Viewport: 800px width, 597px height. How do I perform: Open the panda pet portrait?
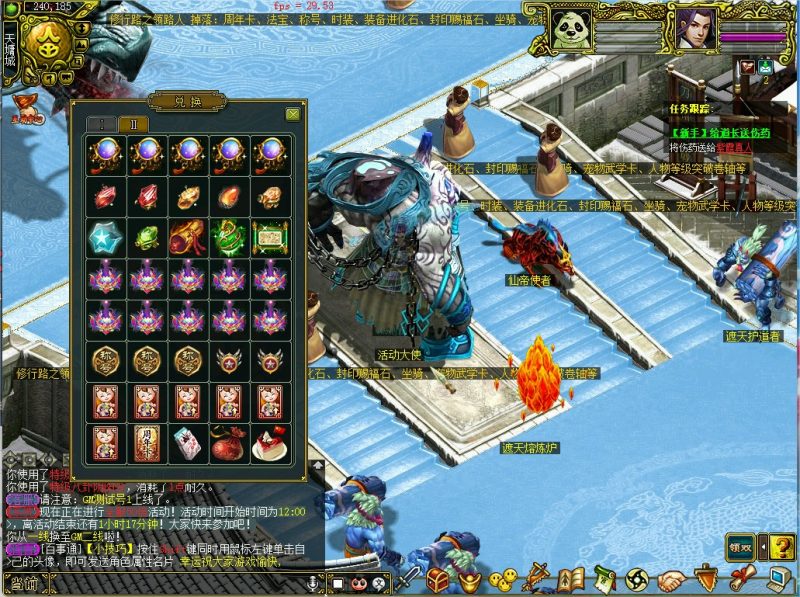570,28
